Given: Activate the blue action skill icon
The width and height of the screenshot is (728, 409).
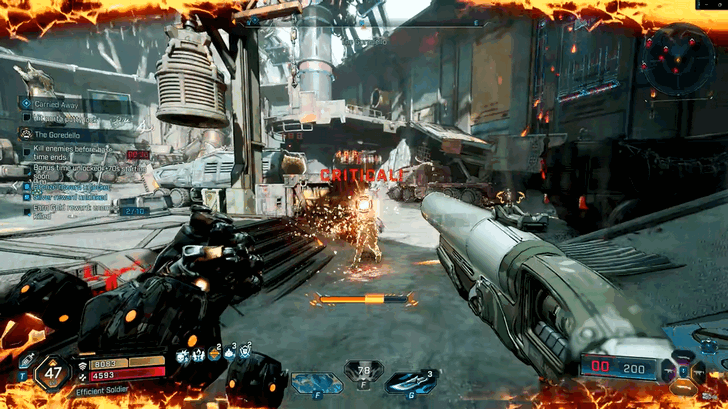Looking at the screenshot, I should (316, 382).
